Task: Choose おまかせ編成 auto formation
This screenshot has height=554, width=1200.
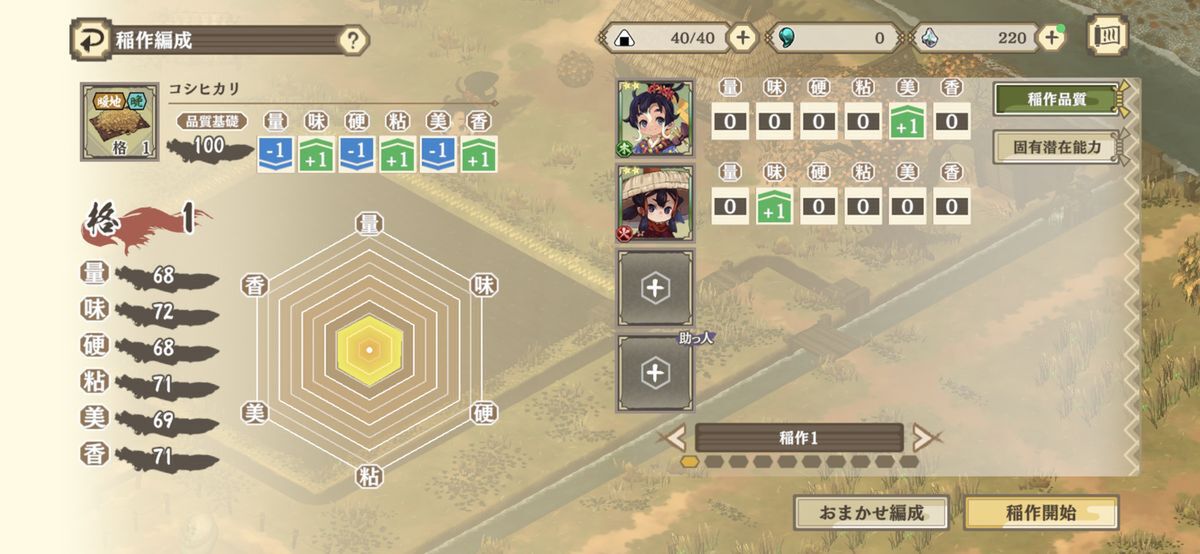Action: coord(870,513)
